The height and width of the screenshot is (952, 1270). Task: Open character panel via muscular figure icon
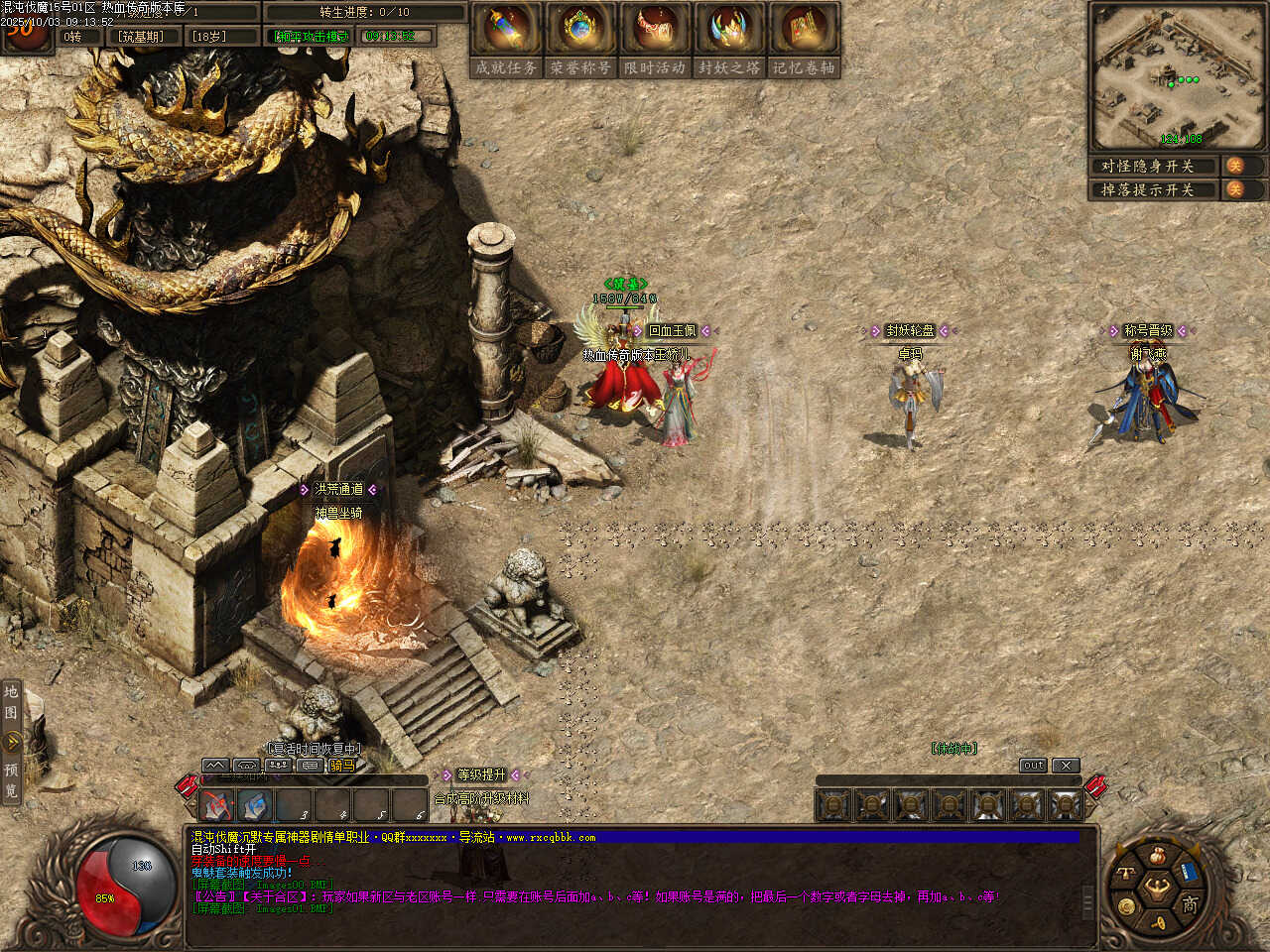click(1157, 887)
